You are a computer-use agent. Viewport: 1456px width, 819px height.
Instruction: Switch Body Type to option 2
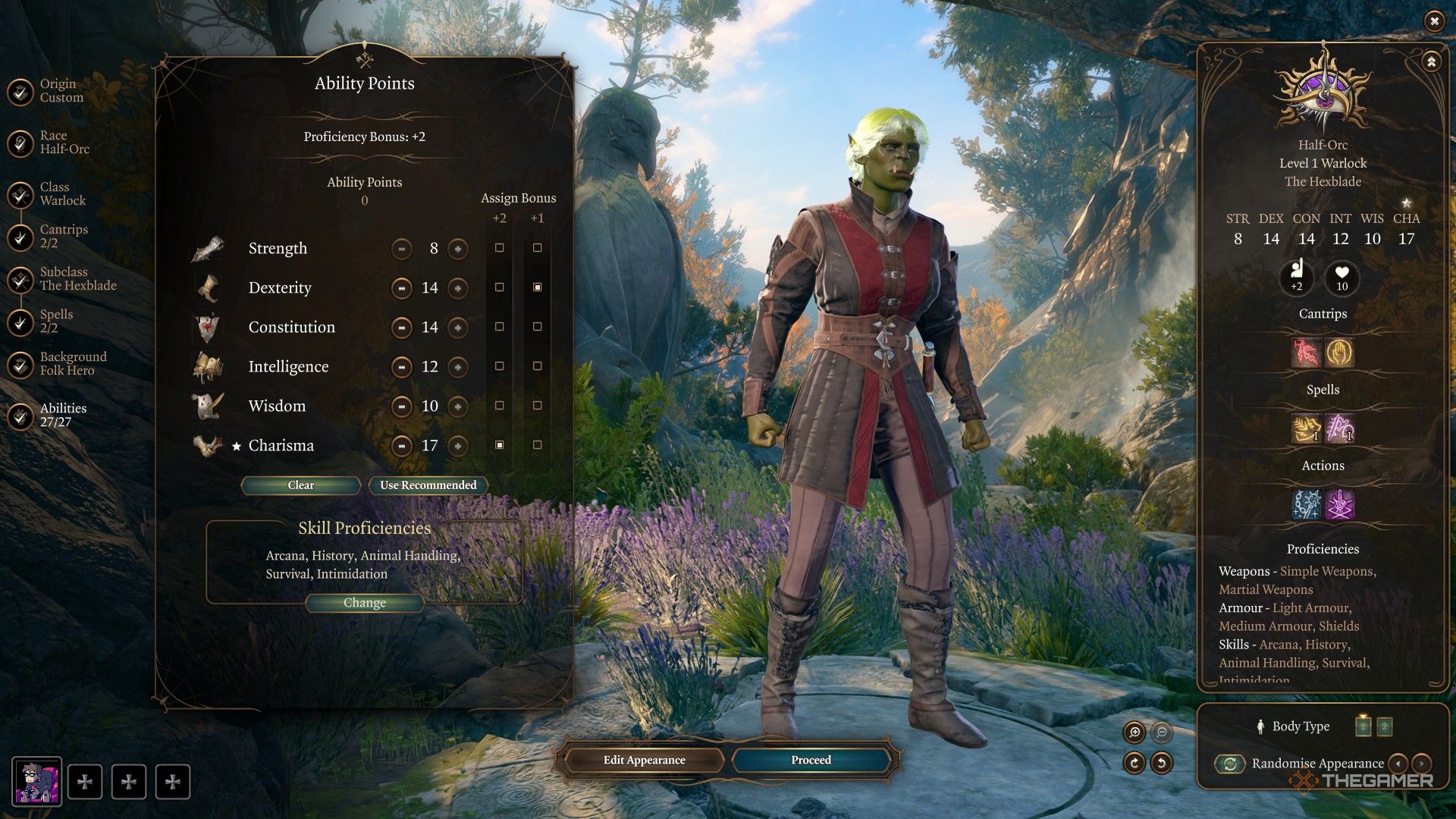click(1385, 726)
